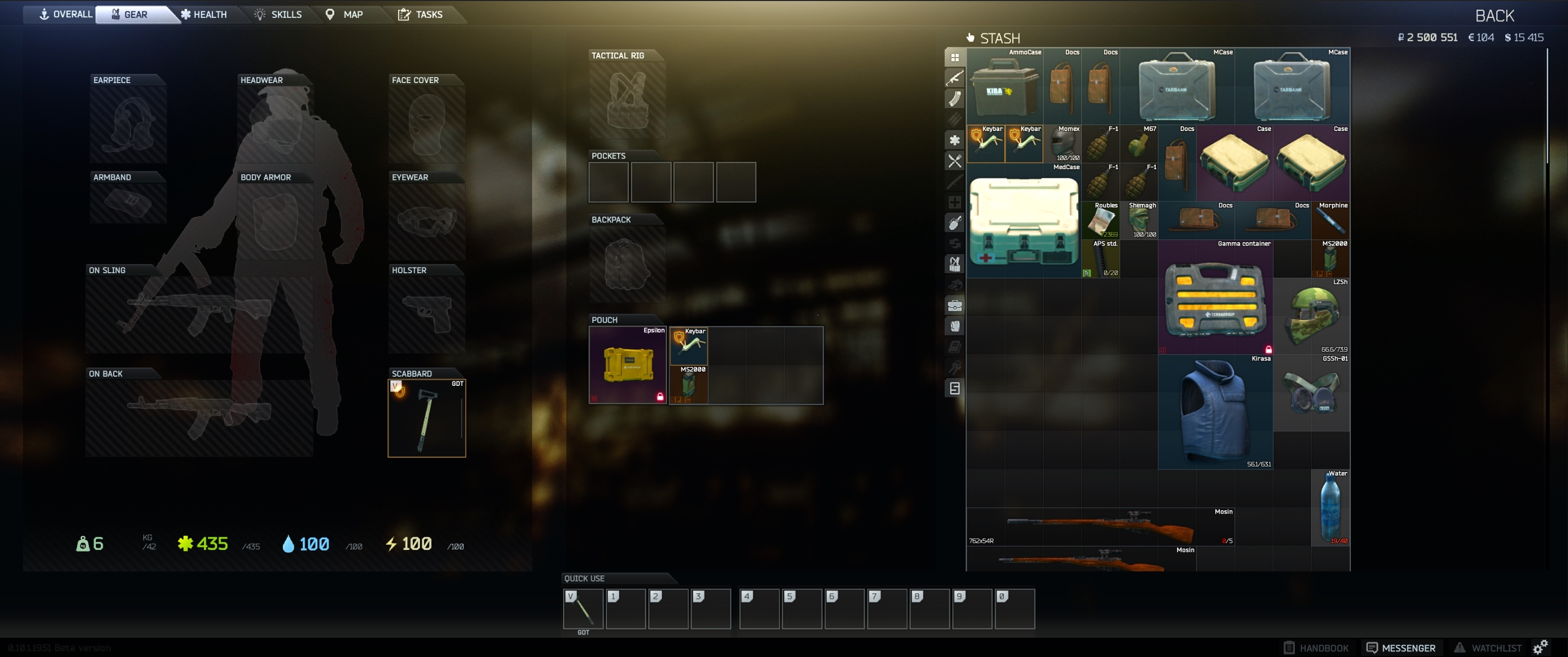Select the provisions fork-and-knife filter icon
This screenshot has width=1568, height=657.
pyautogui.click(x=955, y=161)
